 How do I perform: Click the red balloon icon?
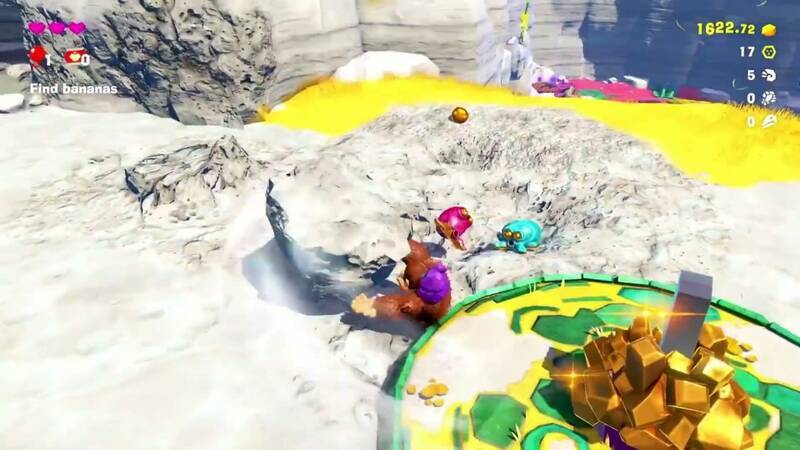pos(37,56)
